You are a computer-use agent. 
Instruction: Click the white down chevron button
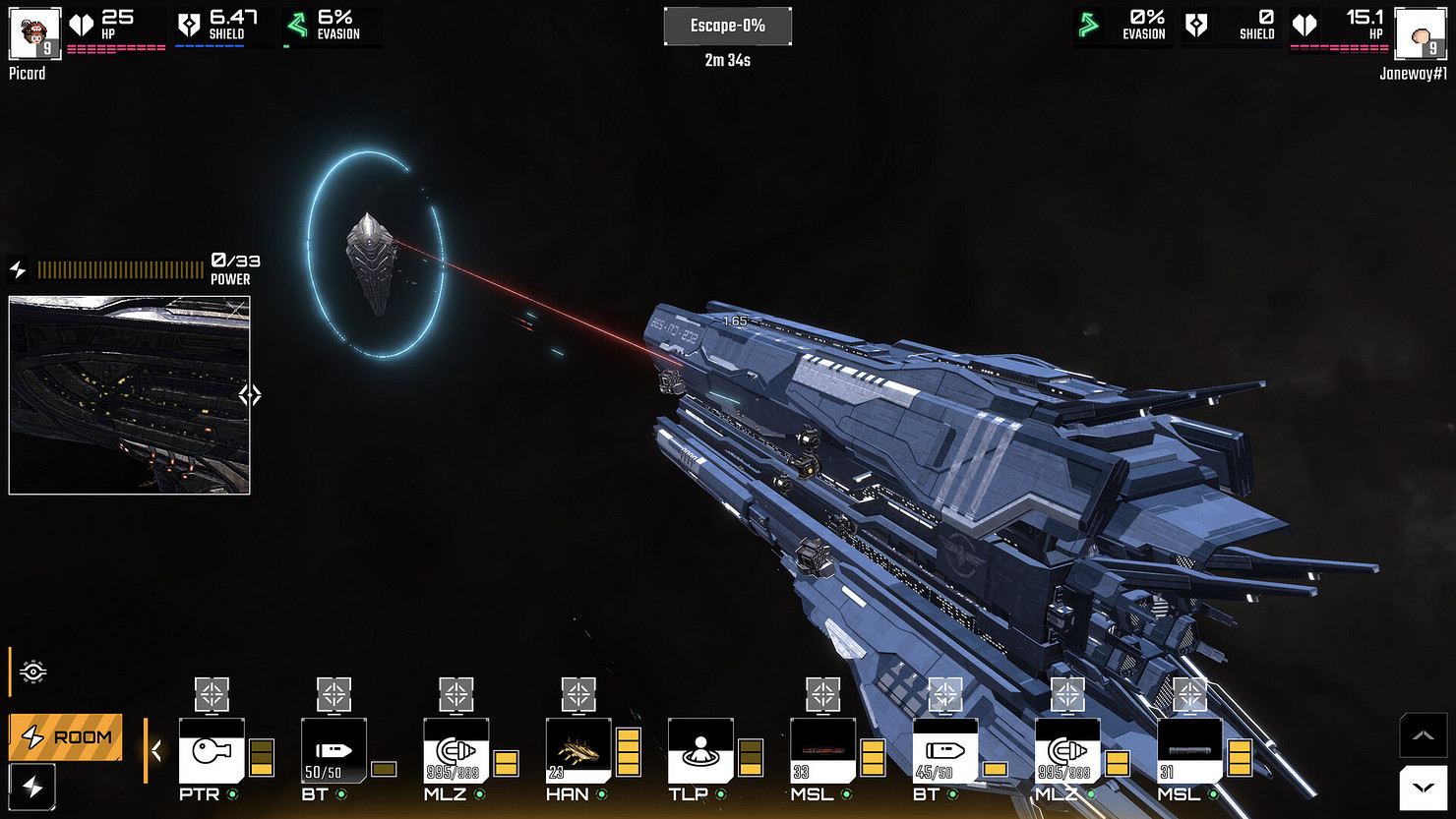pyautogui.click(x=1423, y=789)
